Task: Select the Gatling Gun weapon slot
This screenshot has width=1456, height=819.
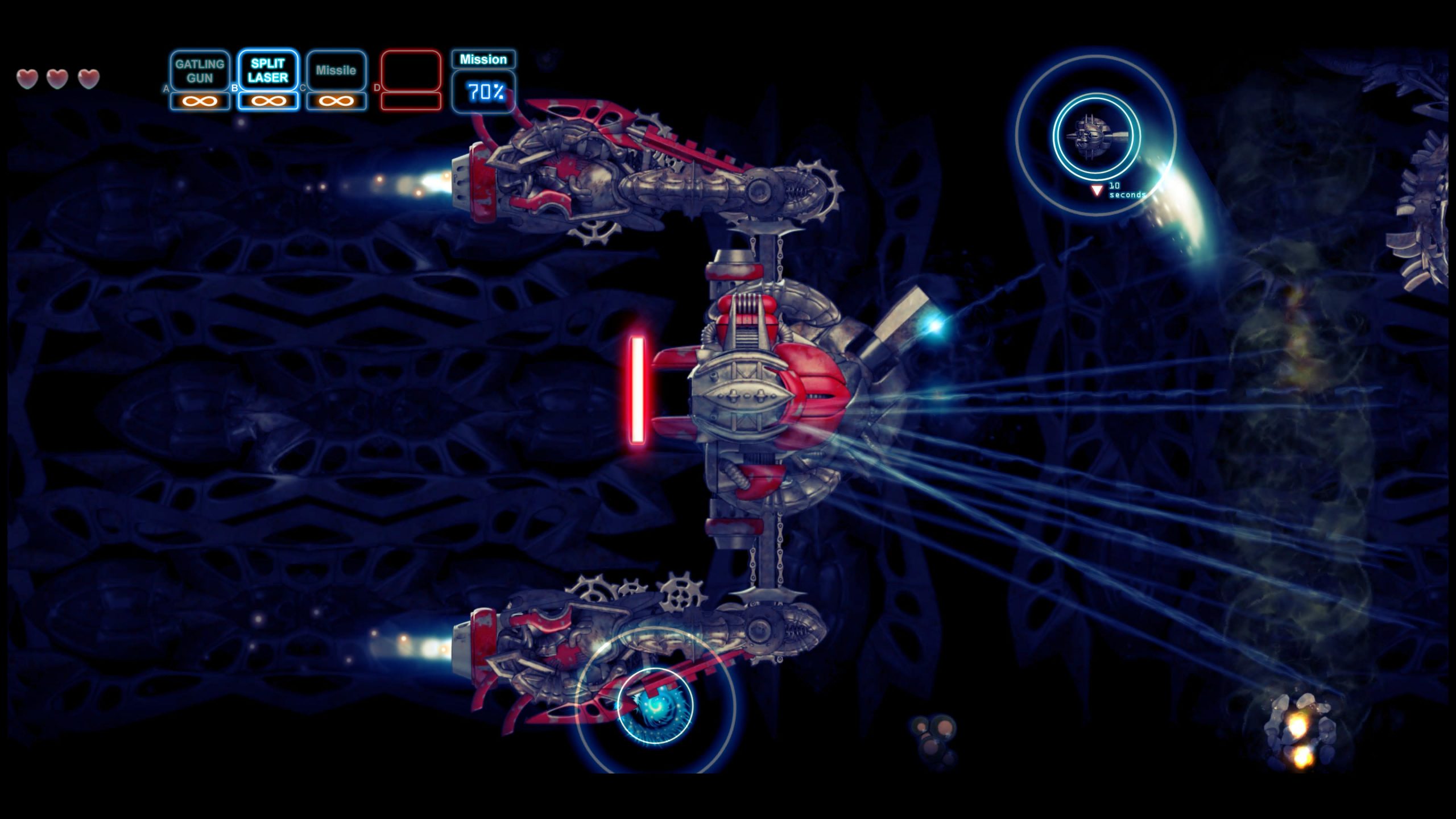Action: [200, 71]
